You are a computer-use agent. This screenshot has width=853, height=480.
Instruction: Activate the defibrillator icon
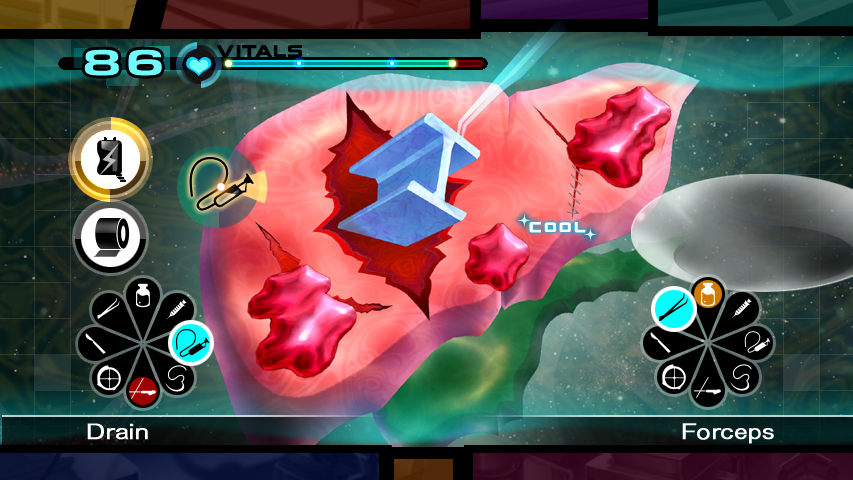110,157
